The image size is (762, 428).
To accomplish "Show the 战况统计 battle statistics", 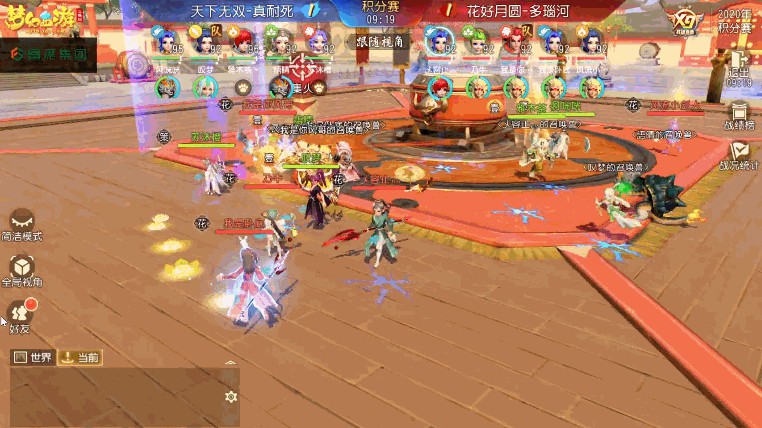I will point(740,155).
